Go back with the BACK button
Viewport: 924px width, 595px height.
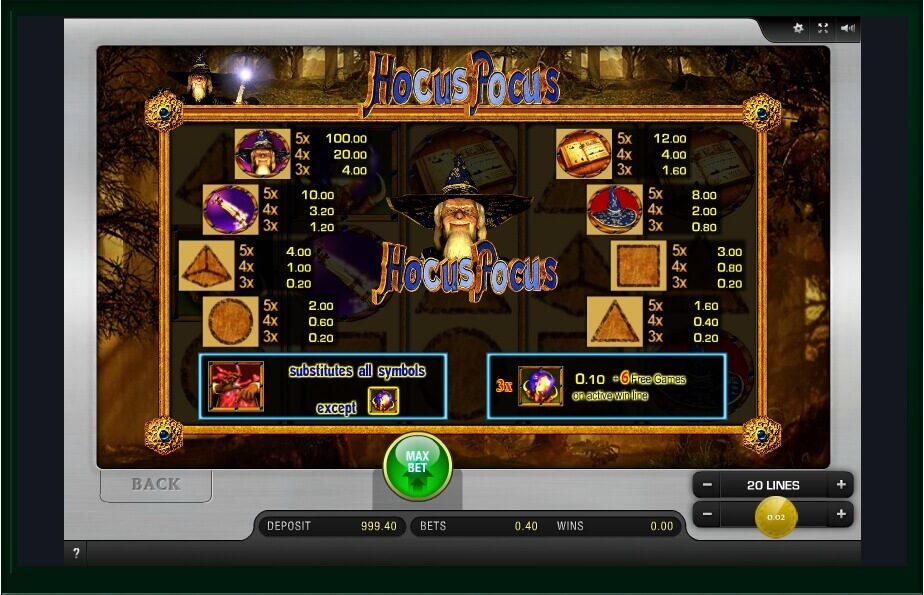point(156,484)
